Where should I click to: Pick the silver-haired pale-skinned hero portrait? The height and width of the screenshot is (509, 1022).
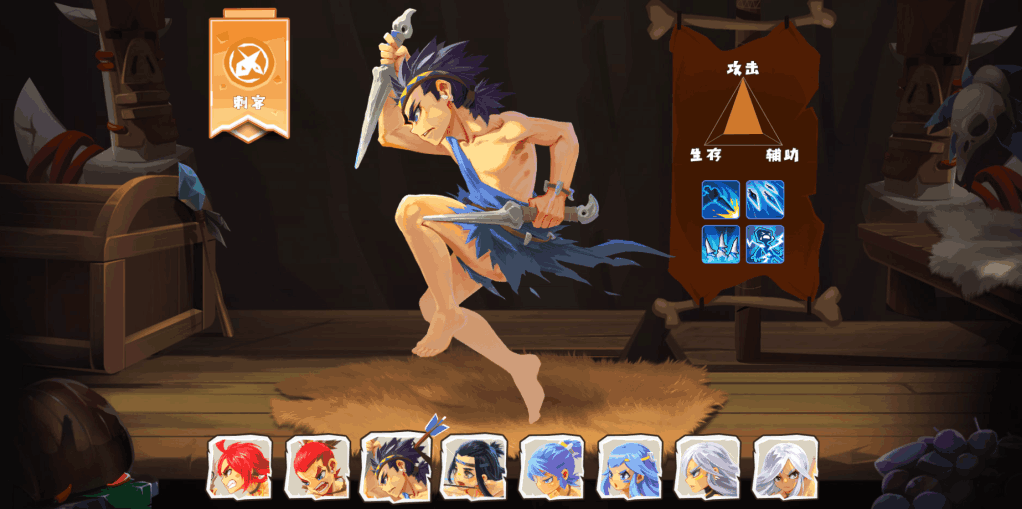pyautogui.click(x=708, y=467)
